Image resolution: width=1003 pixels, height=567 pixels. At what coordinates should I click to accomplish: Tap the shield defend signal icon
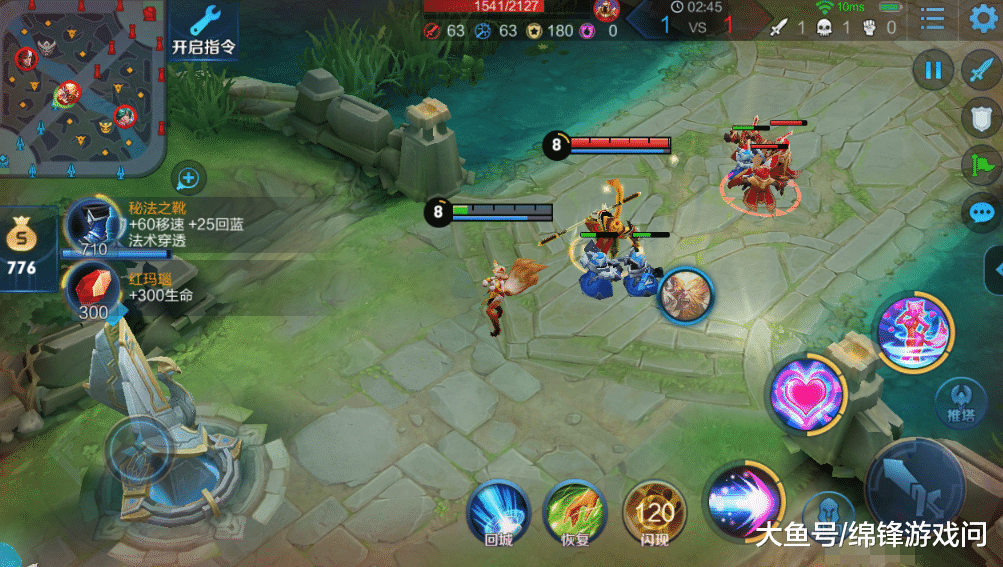pyautogui.click(x=980, y=119)
